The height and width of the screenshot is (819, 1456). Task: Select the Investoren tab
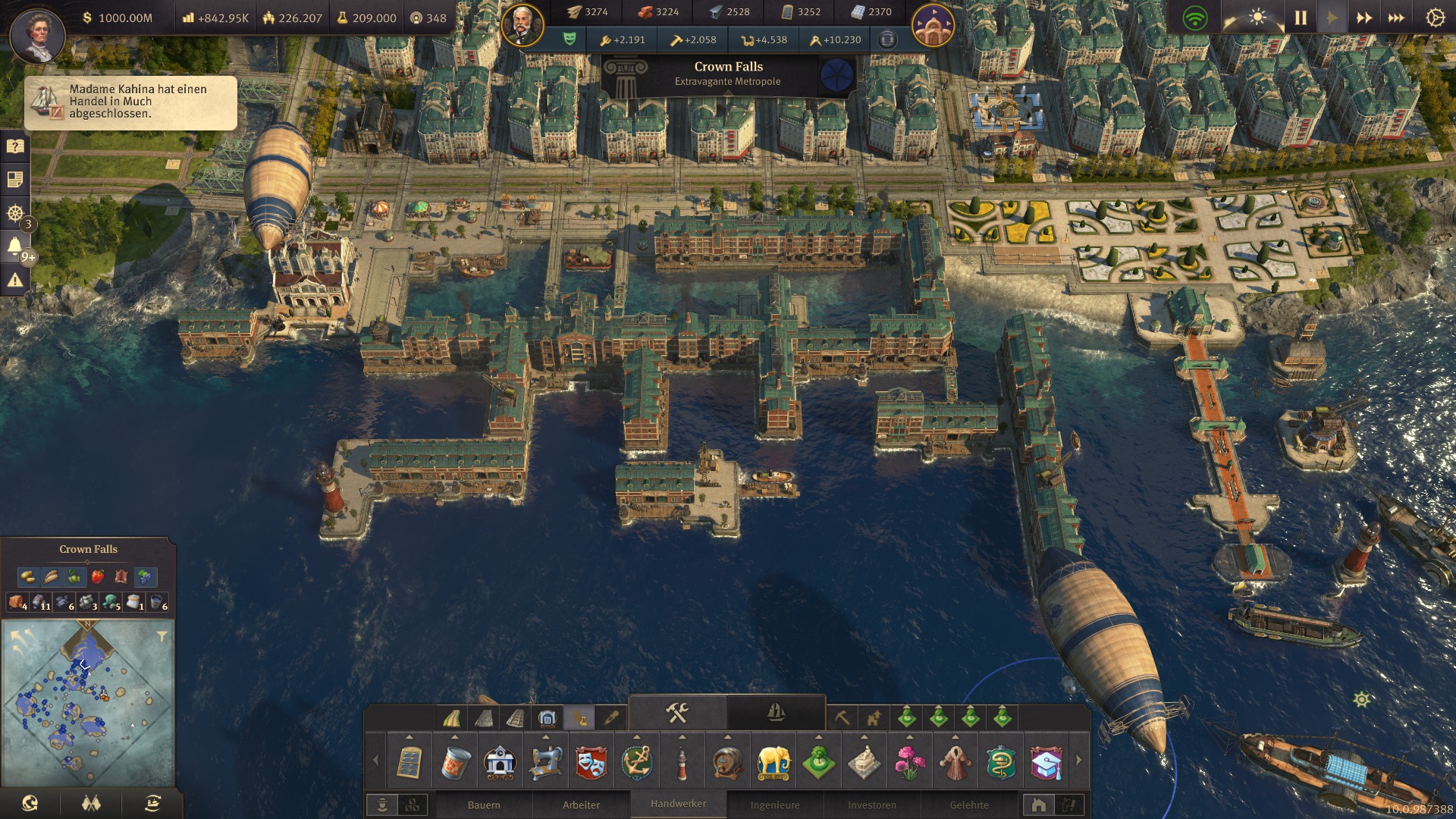872,805
